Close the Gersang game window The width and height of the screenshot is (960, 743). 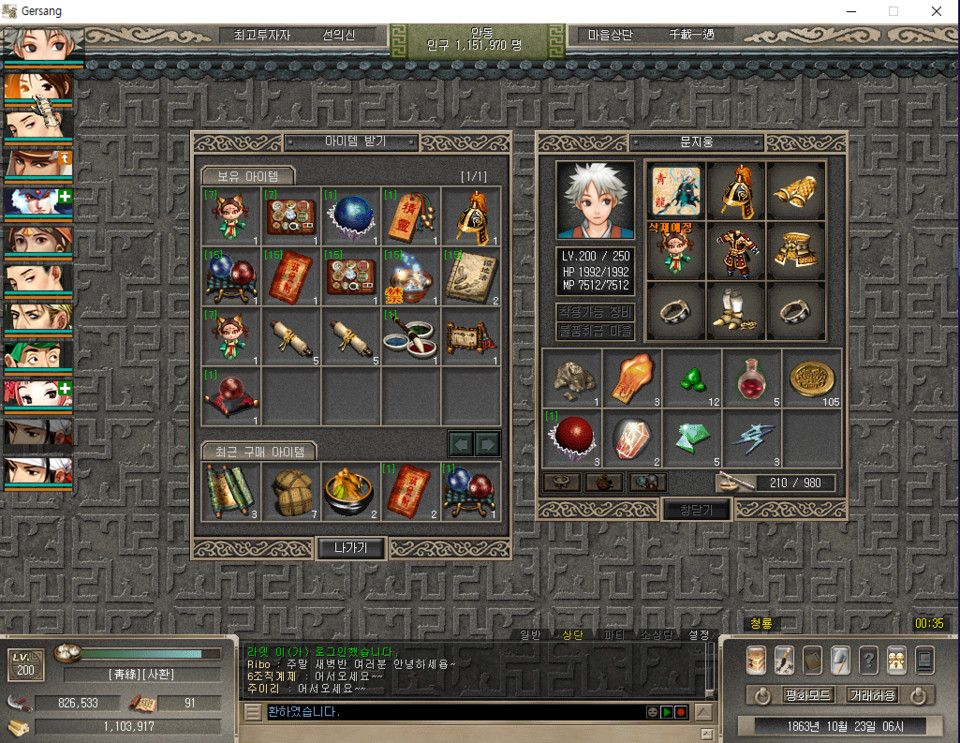tap(936, 11)
